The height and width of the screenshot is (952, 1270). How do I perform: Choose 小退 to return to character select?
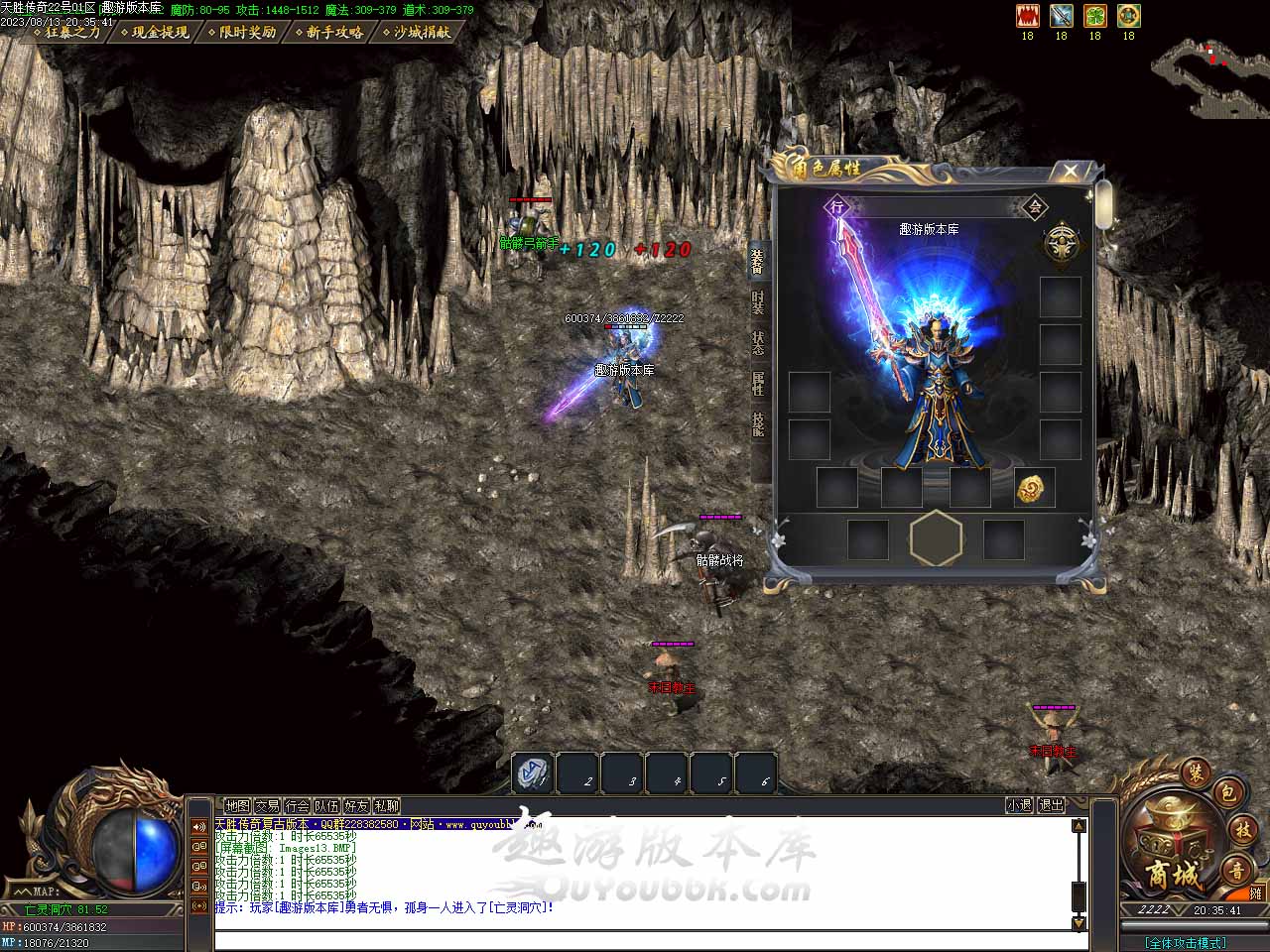tap(1019, 805)
